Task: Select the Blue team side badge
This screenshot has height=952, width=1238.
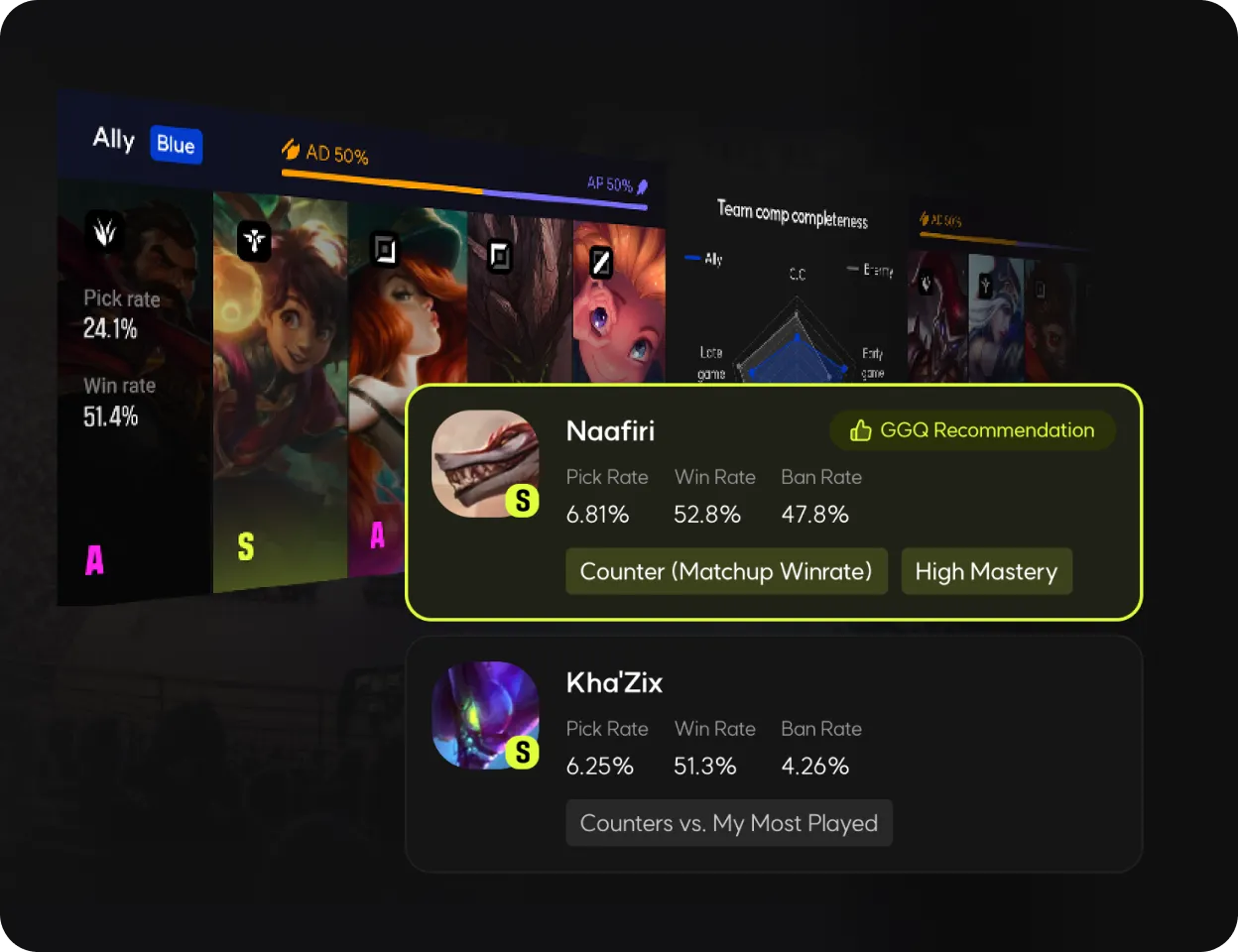Action: [x=176, y=145]
